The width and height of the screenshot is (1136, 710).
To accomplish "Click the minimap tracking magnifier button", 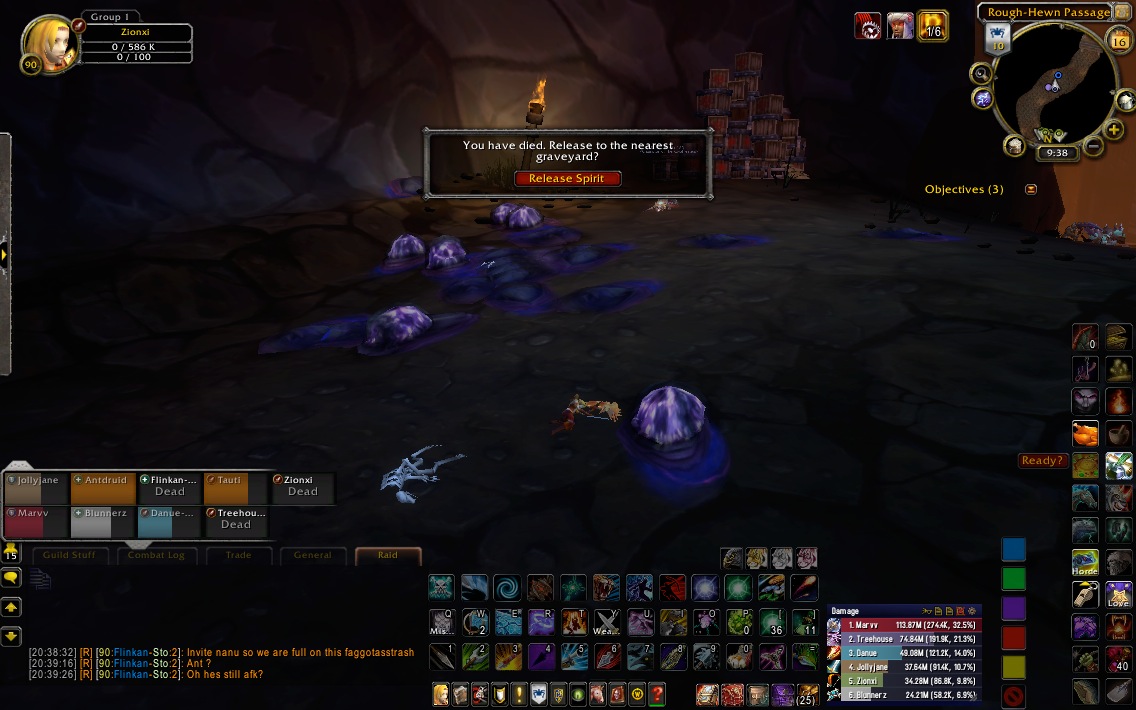I will click(x=982, y=73).
